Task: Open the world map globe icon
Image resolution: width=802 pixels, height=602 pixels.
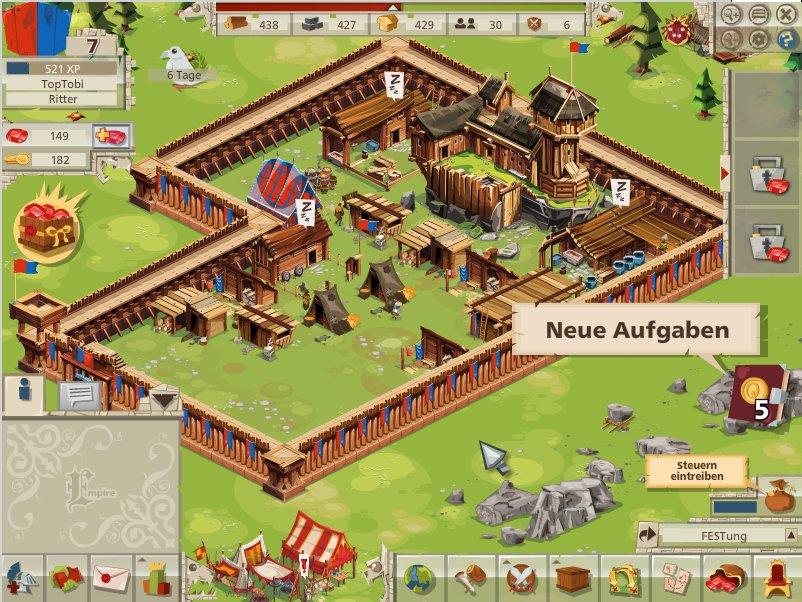Action: (x=419, y=579)
